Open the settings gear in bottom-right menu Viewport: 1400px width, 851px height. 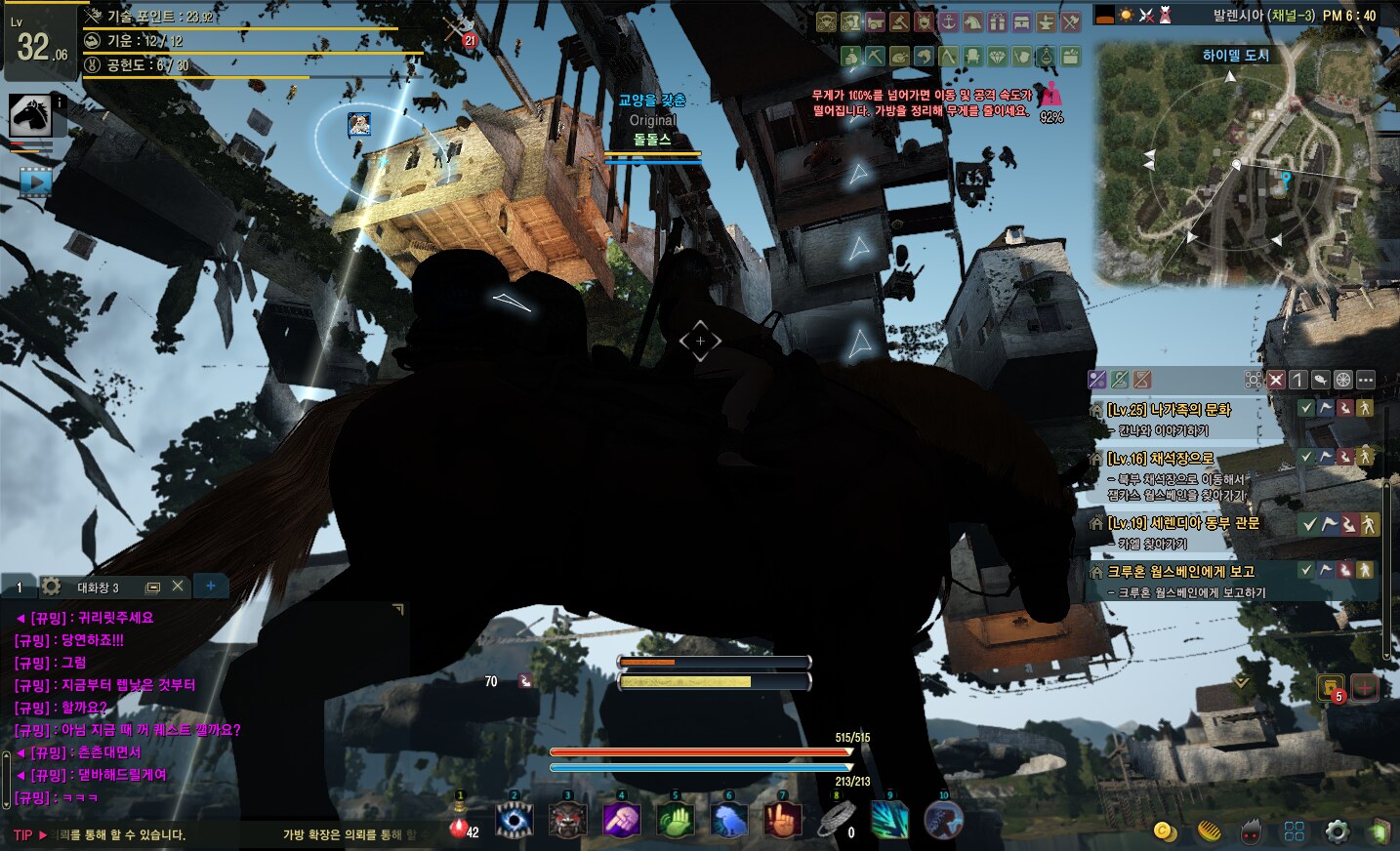(1337, 831)
